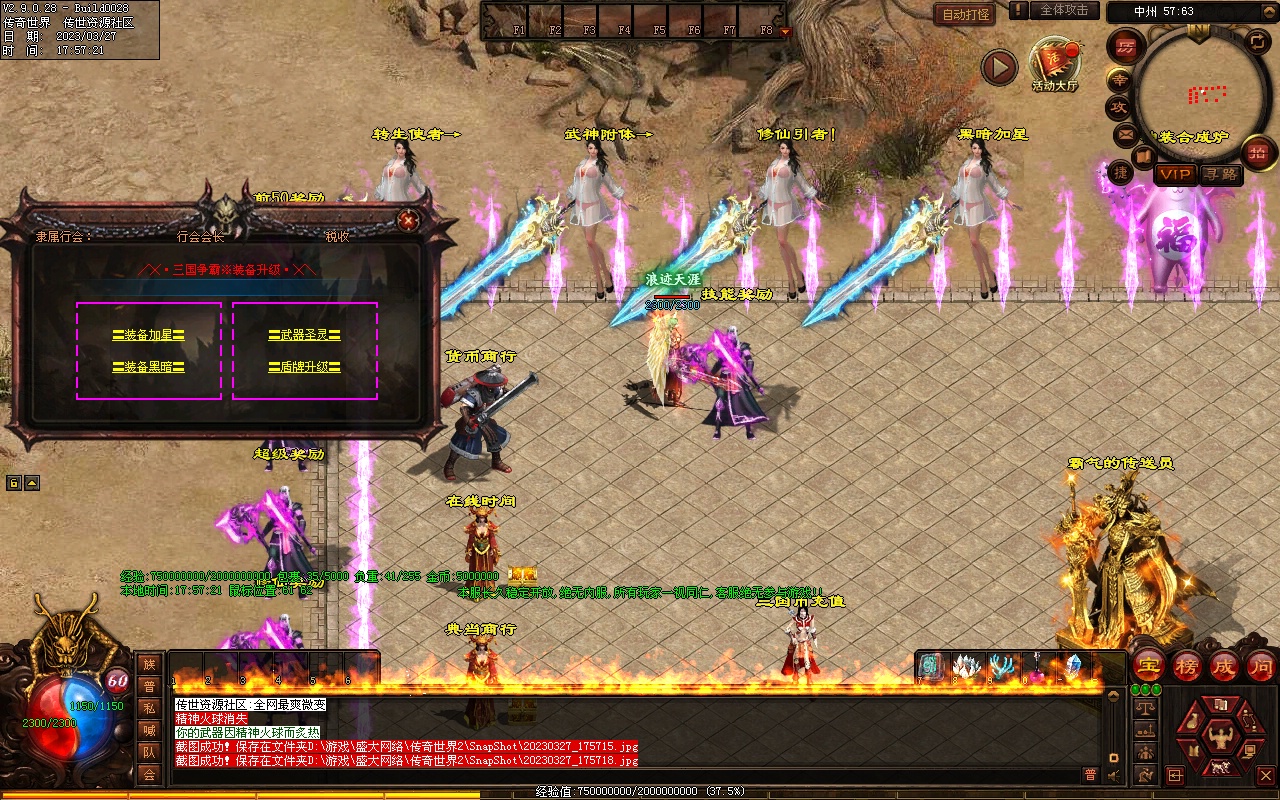Select the 装备黑暗 option
This screenshot has width=1280, height=800.
pos(148,367)
